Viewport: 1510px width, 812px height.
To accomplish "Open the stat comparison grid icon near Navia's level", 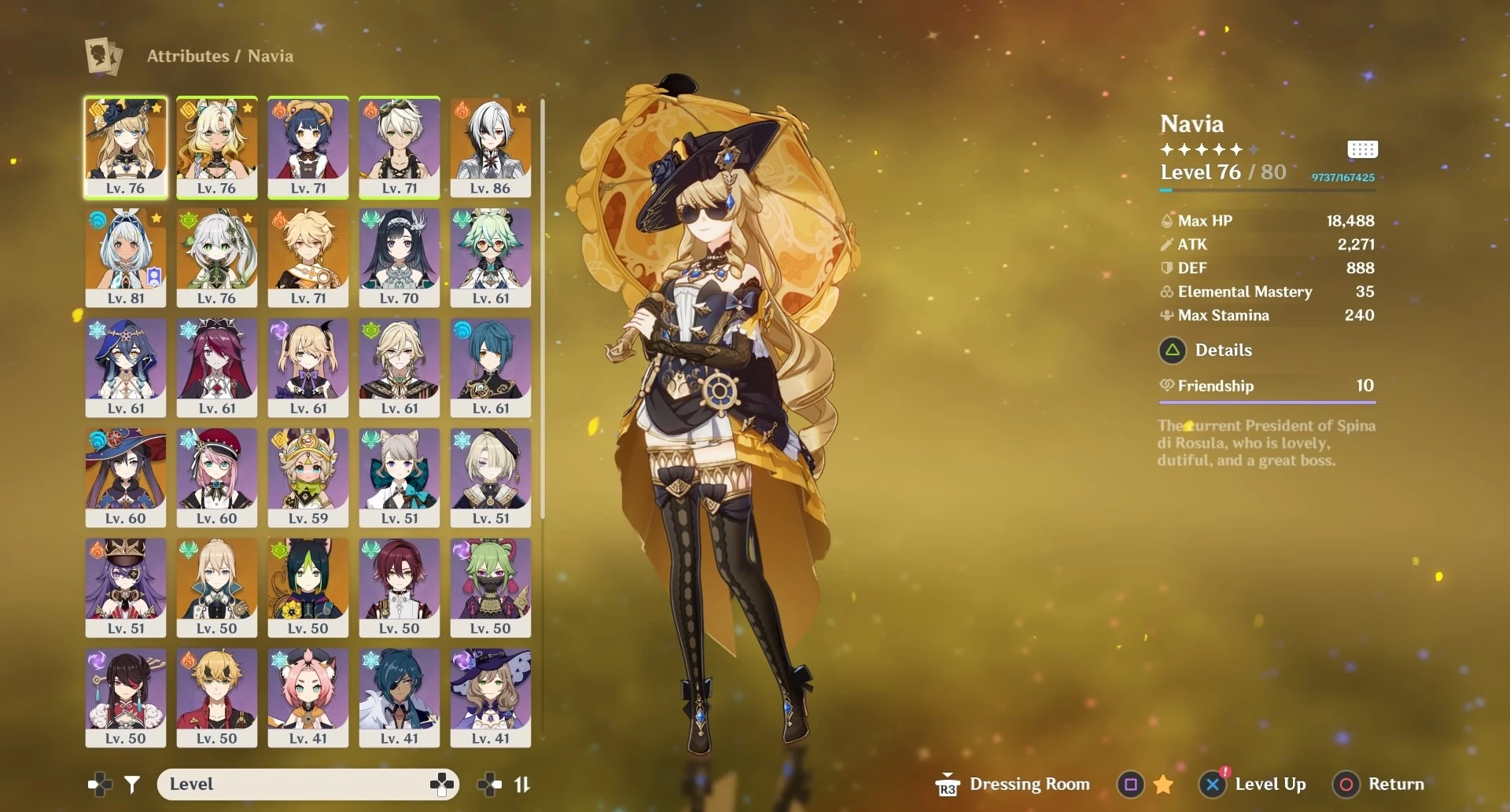I will 1363,149.
